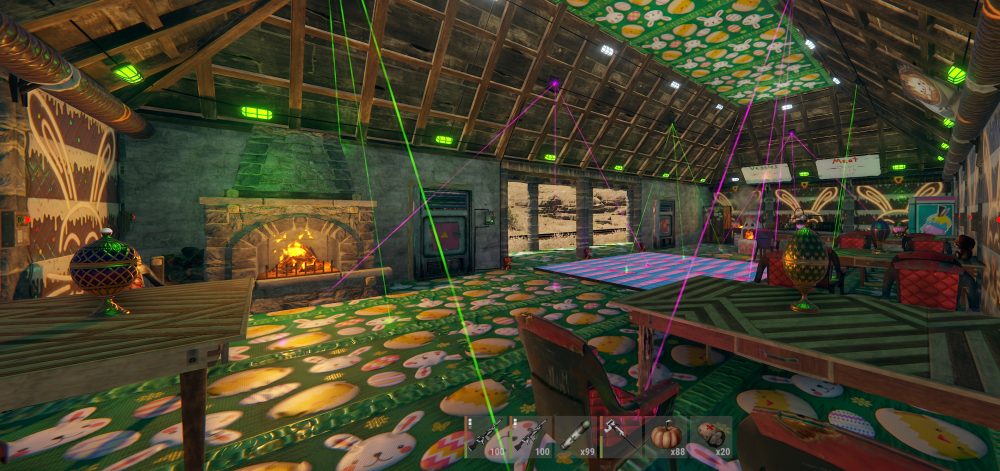This screenshot has width=1000, height=471.
Task: Select the medical syringe hotbar slot
Action: click(576, 437)
